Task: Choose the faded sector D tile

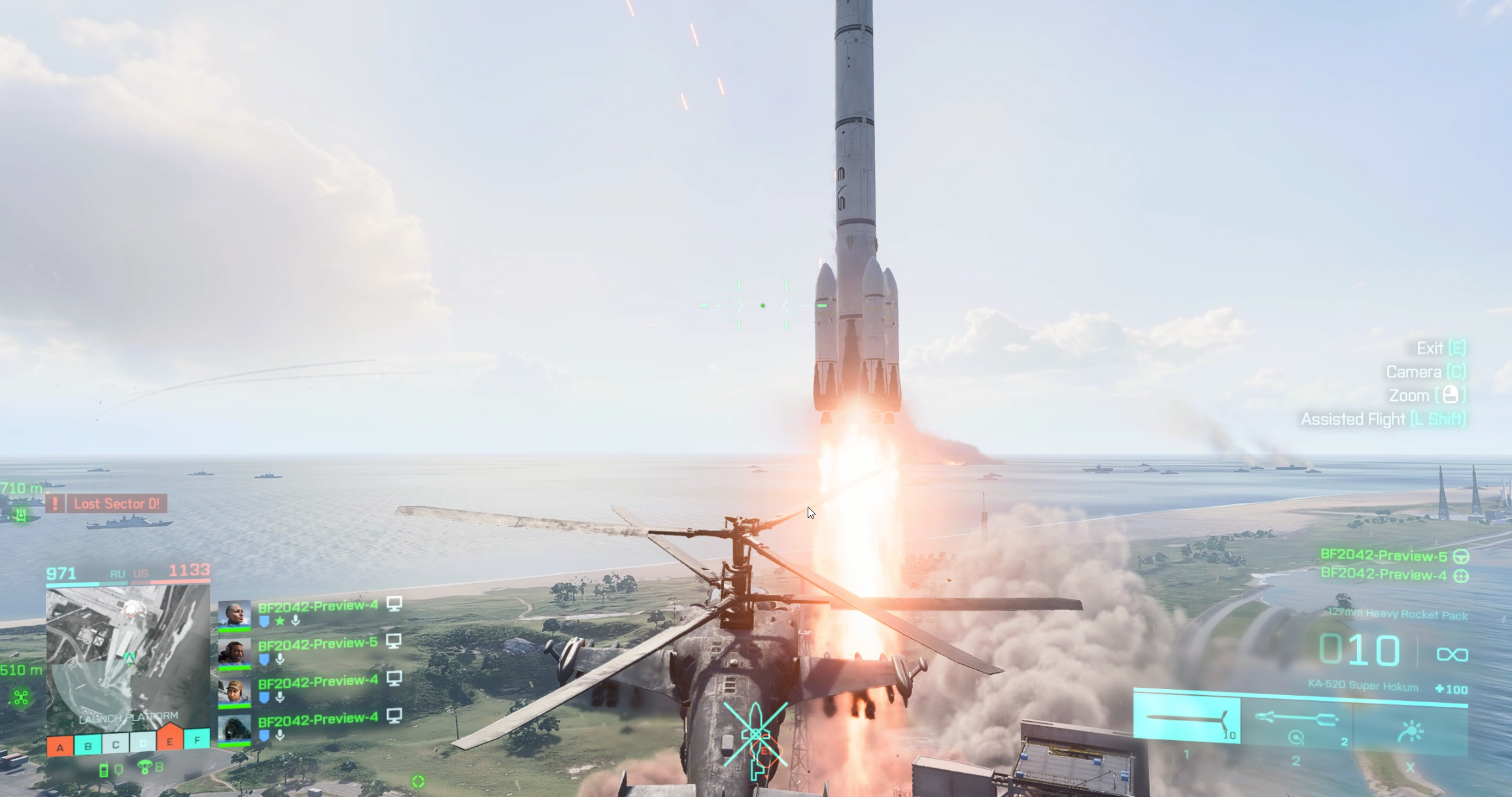Action: click(143, 743)
